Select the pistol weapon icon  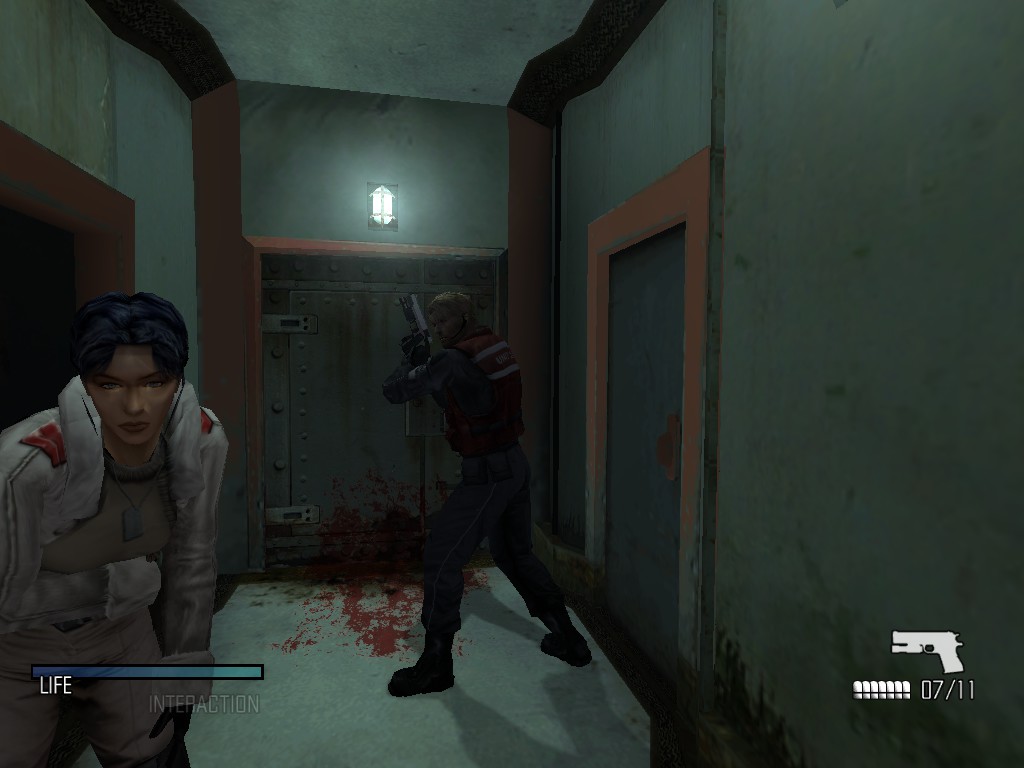[x=927, y=650]
